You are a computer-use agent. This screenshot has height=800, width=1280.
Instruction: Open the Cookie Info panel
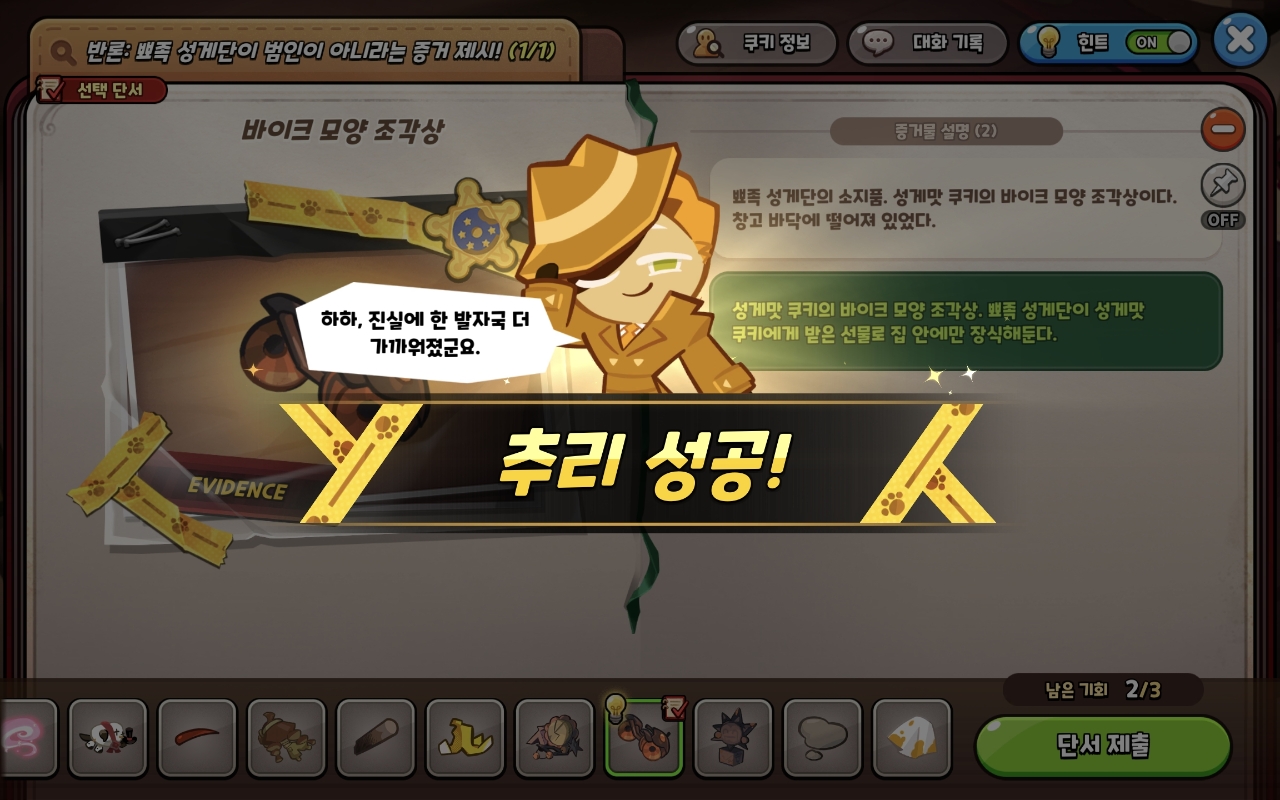coord(757,44)
